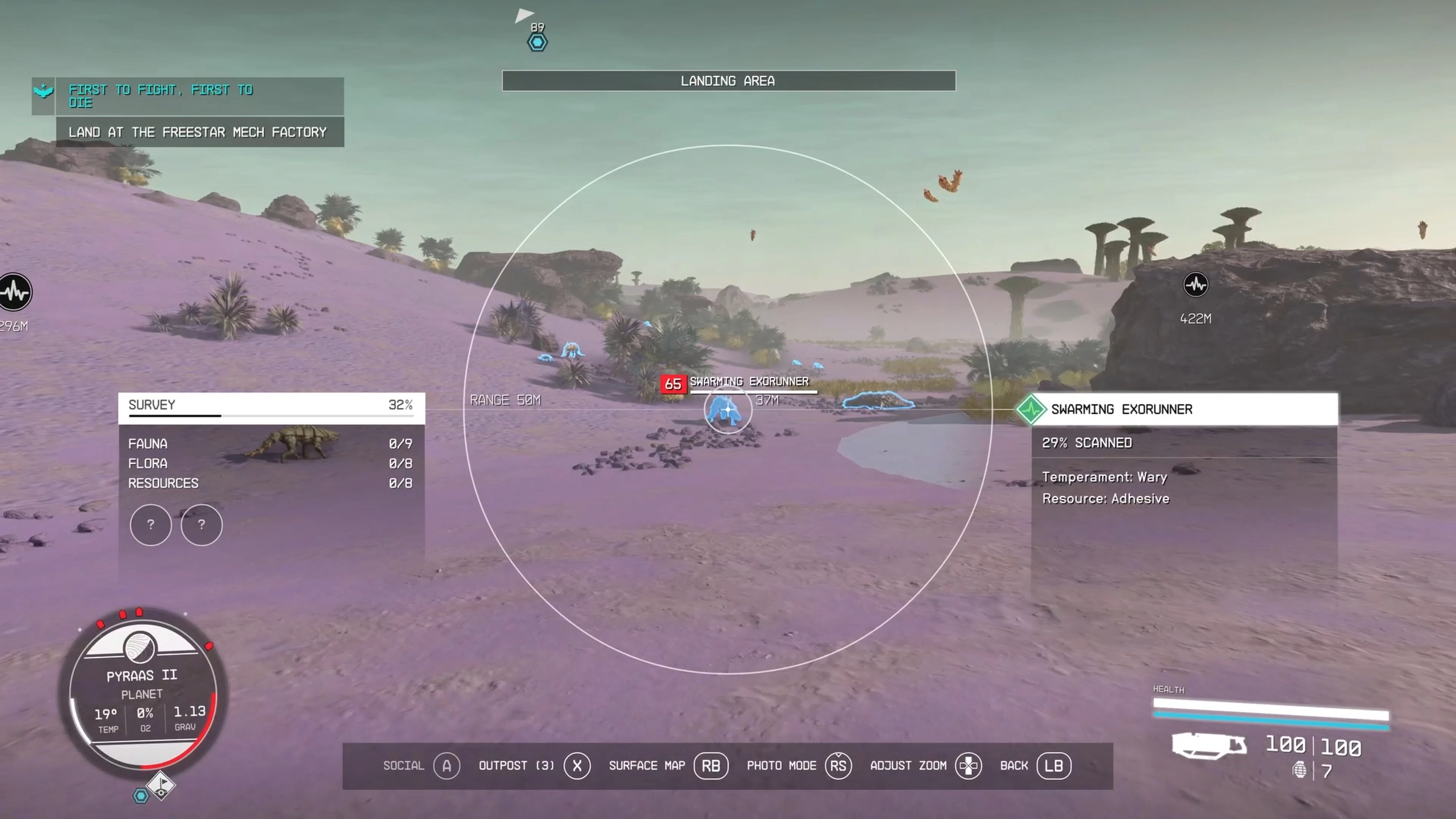Viewport: 1456px width, 819px height.
Task: Select Photo Mode from the bottom bar
Action: (838, 766)
